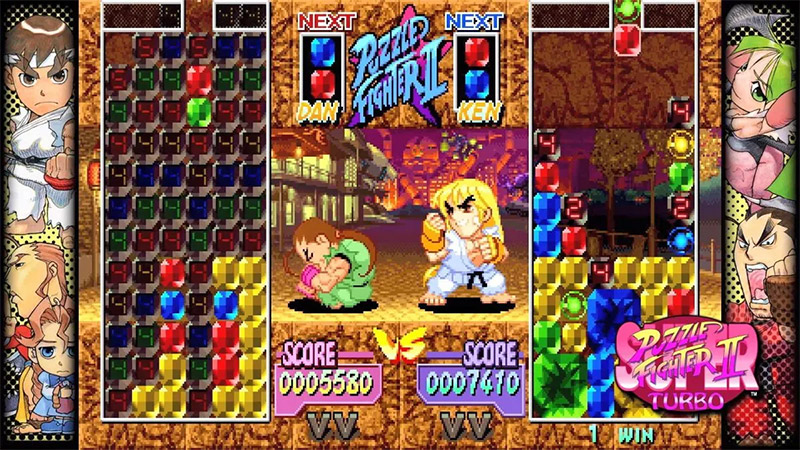This screenshot has width=800, height=450.
Task: Select Ken's NEXT piece preview
Action: coord(477,65)
